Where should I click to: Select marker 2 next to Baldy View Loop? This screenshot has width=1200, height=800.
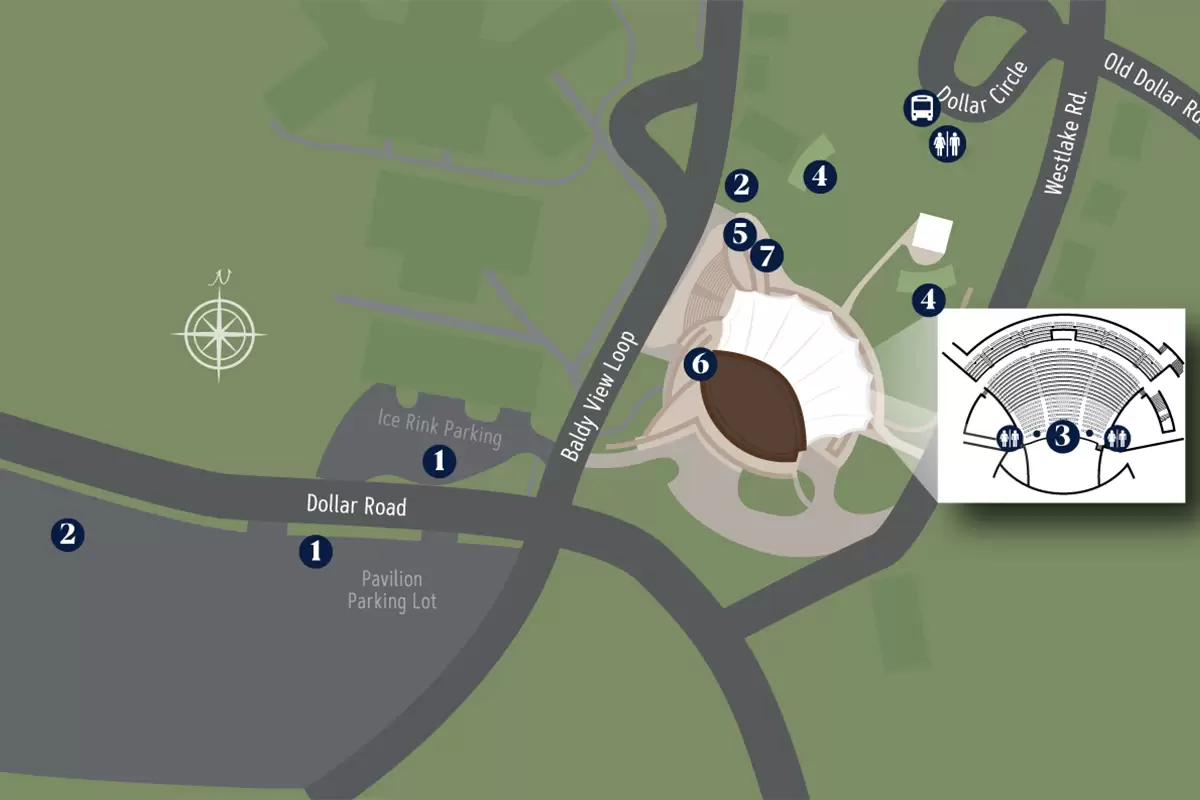tap(741, 184)
